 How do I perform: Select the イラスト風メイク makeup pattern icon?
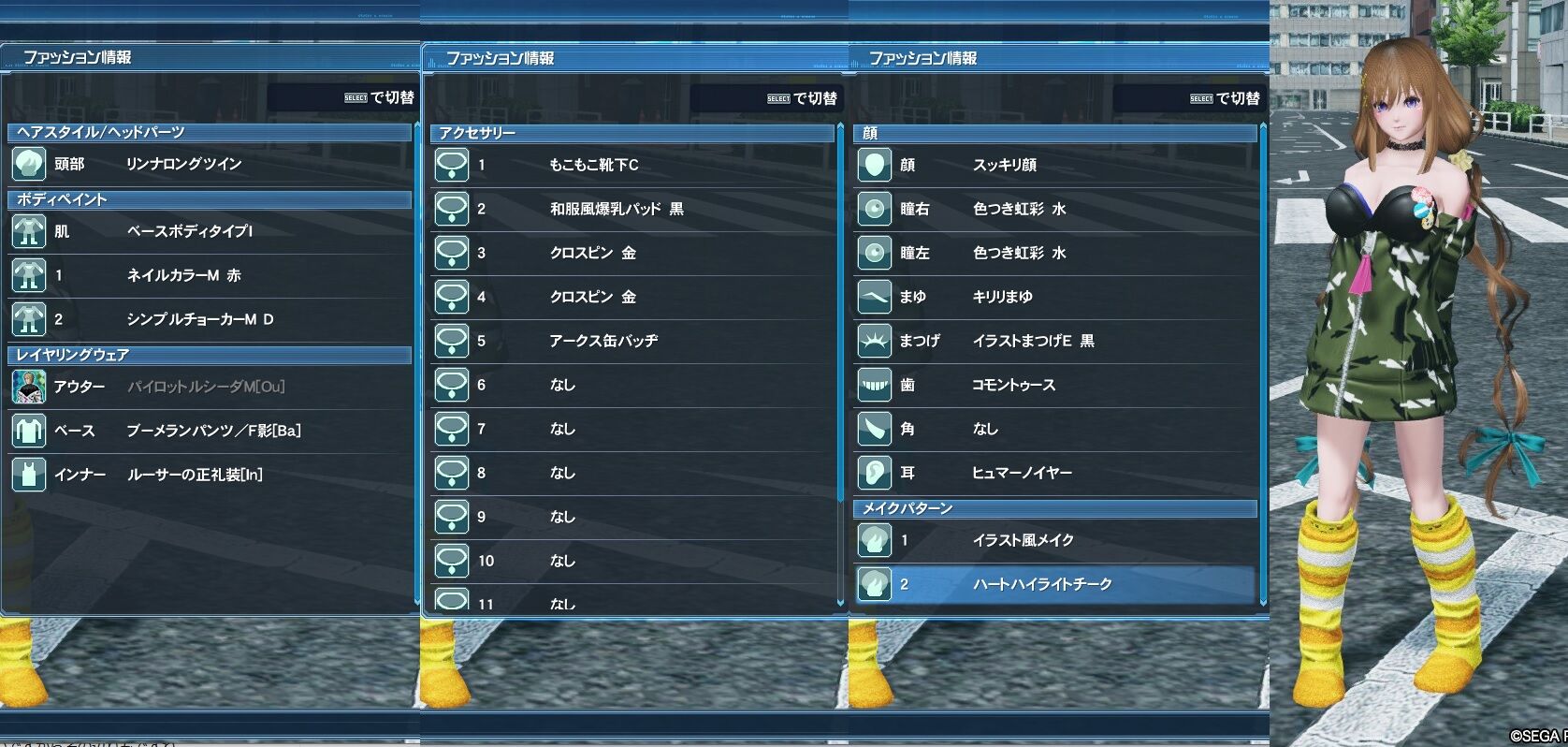(x=874, y=540)
